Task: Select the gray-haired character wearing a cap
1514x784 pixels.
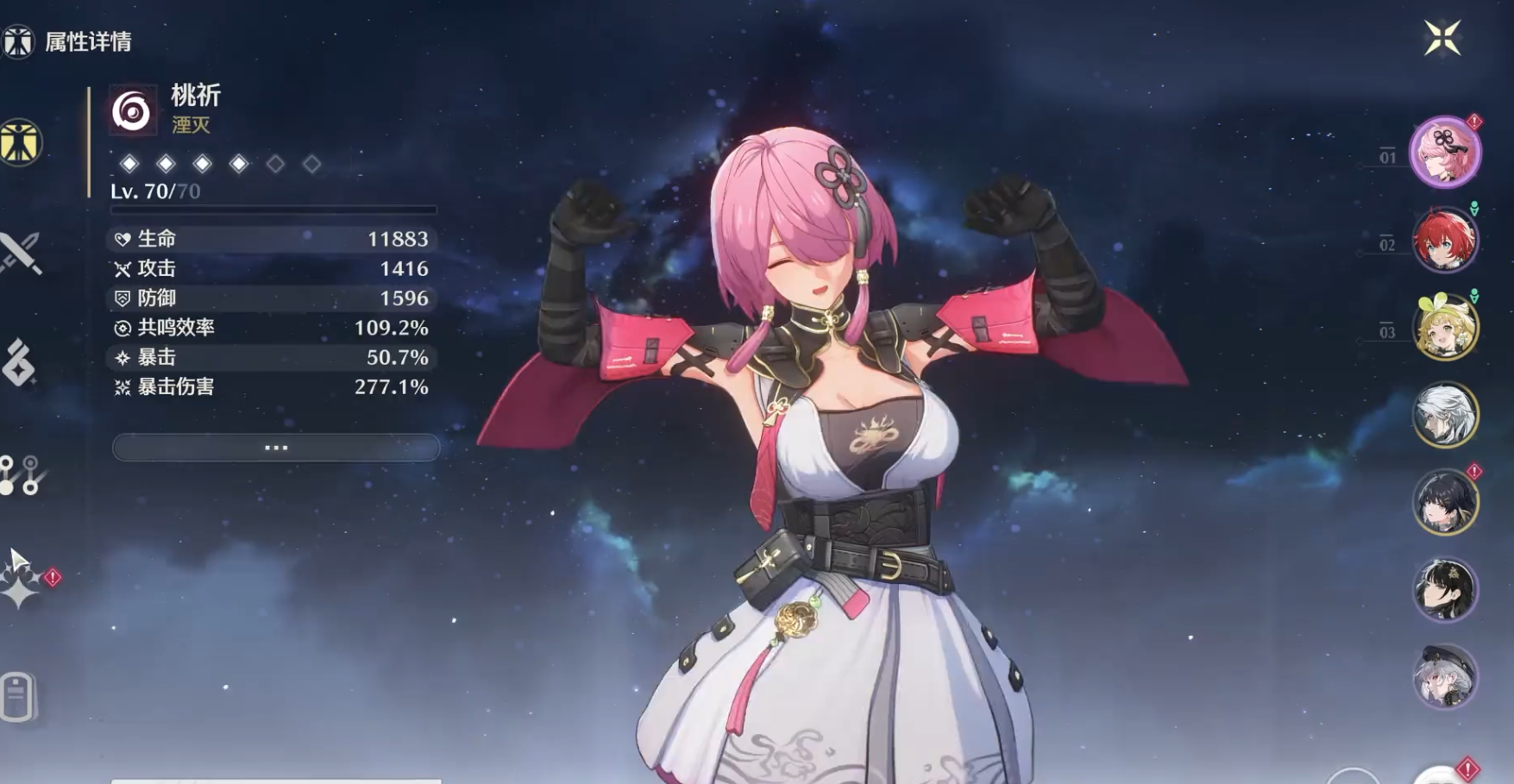Action: (x=1445, y=677)
